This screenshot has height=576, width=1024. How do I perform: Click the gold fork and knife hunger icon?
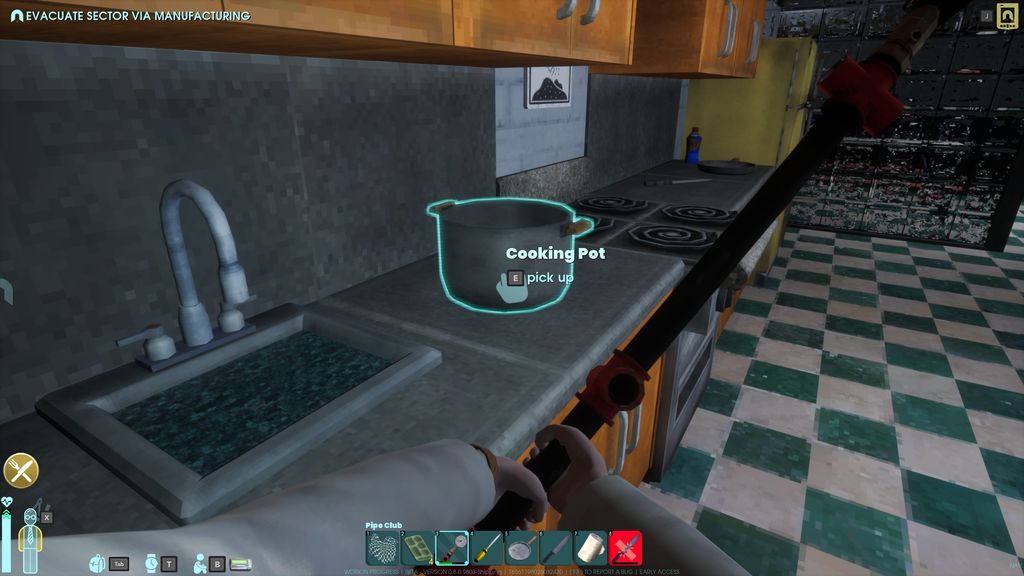21,470
